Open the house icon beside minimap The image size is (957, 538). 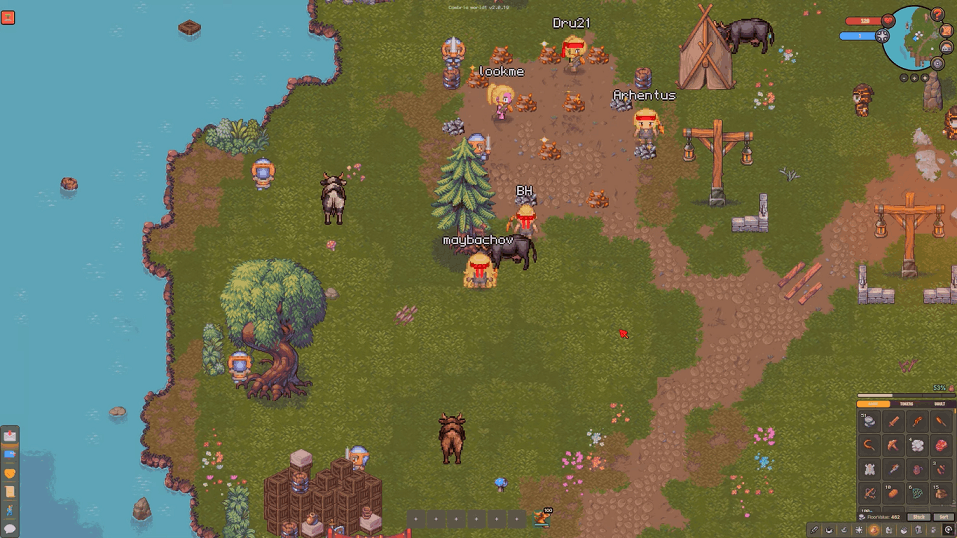(946, 47)
